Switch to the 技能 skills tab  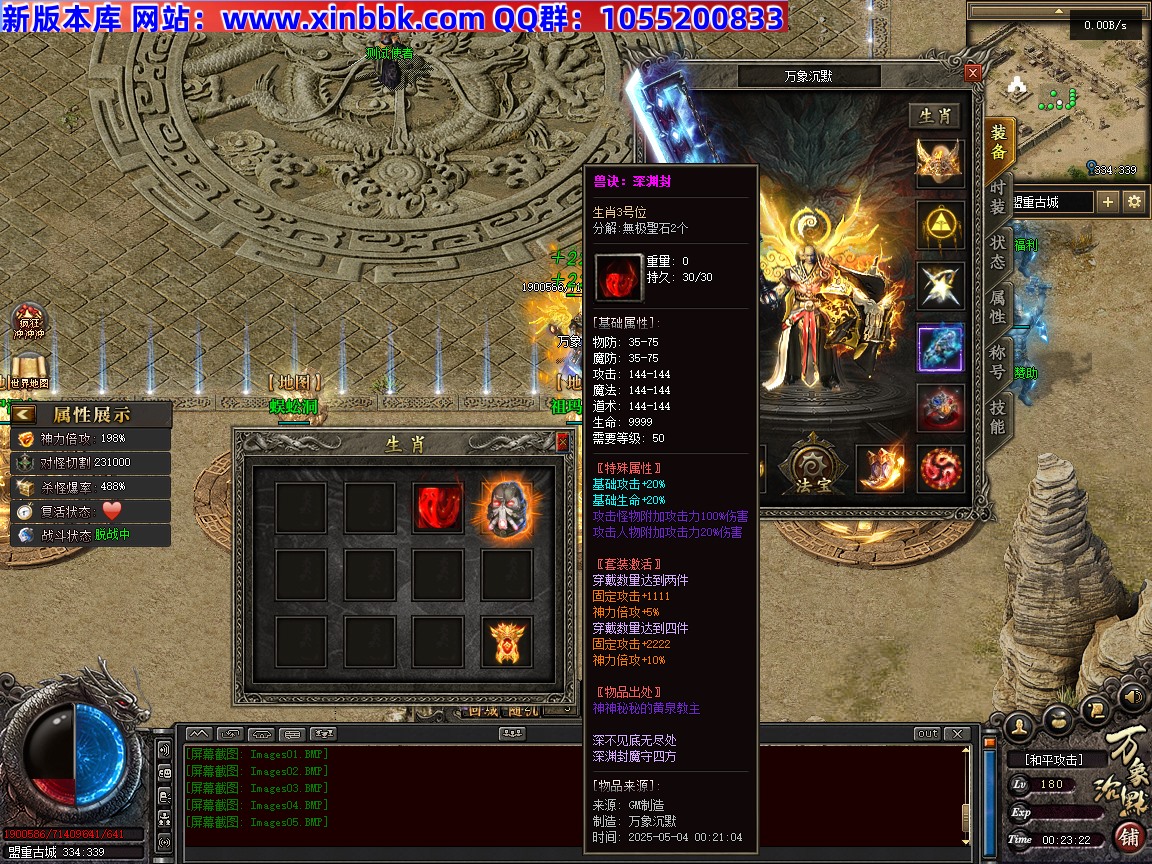998,416
